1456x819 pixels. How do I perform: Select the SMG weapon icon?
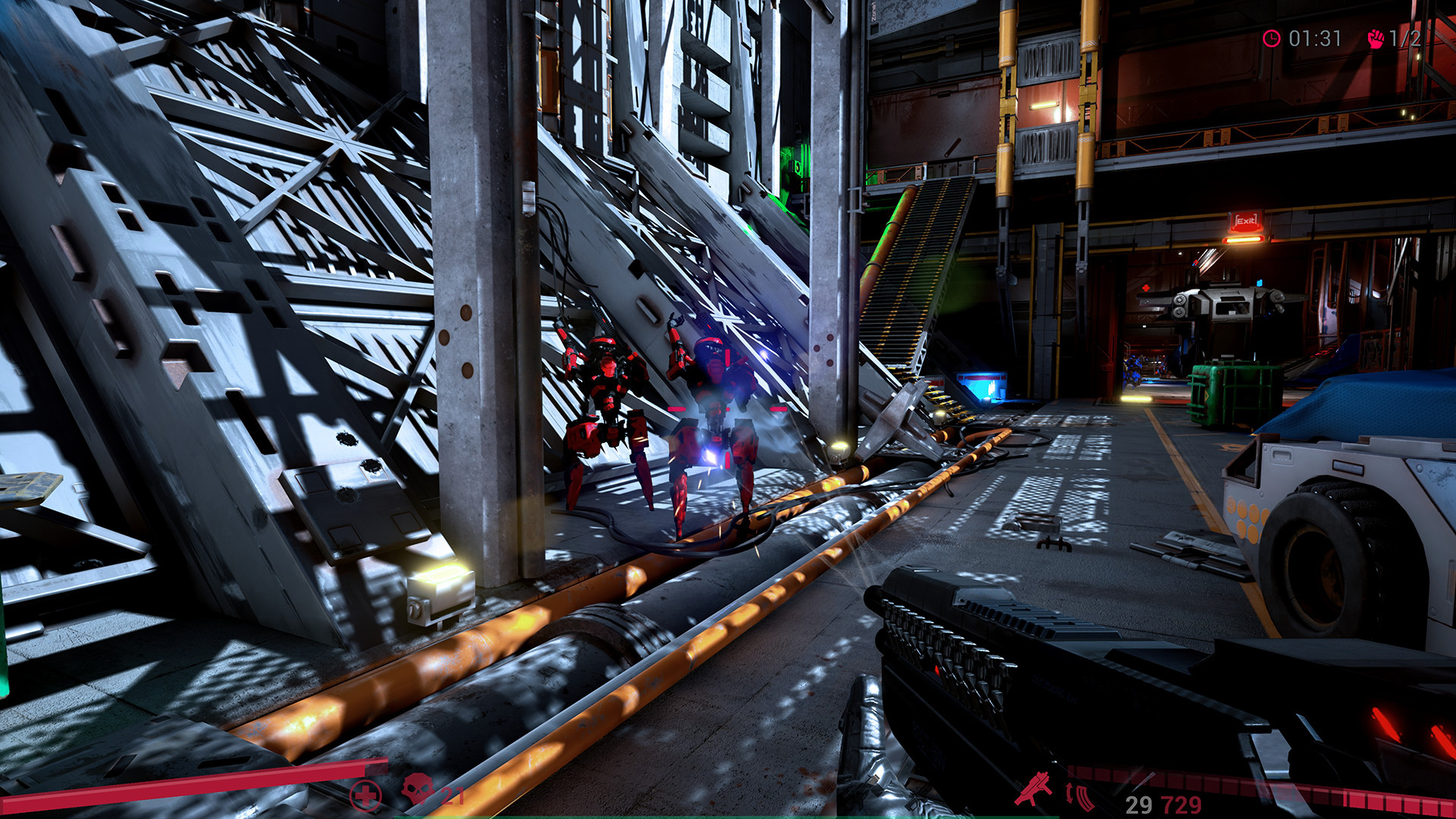tap(1034, 789)
